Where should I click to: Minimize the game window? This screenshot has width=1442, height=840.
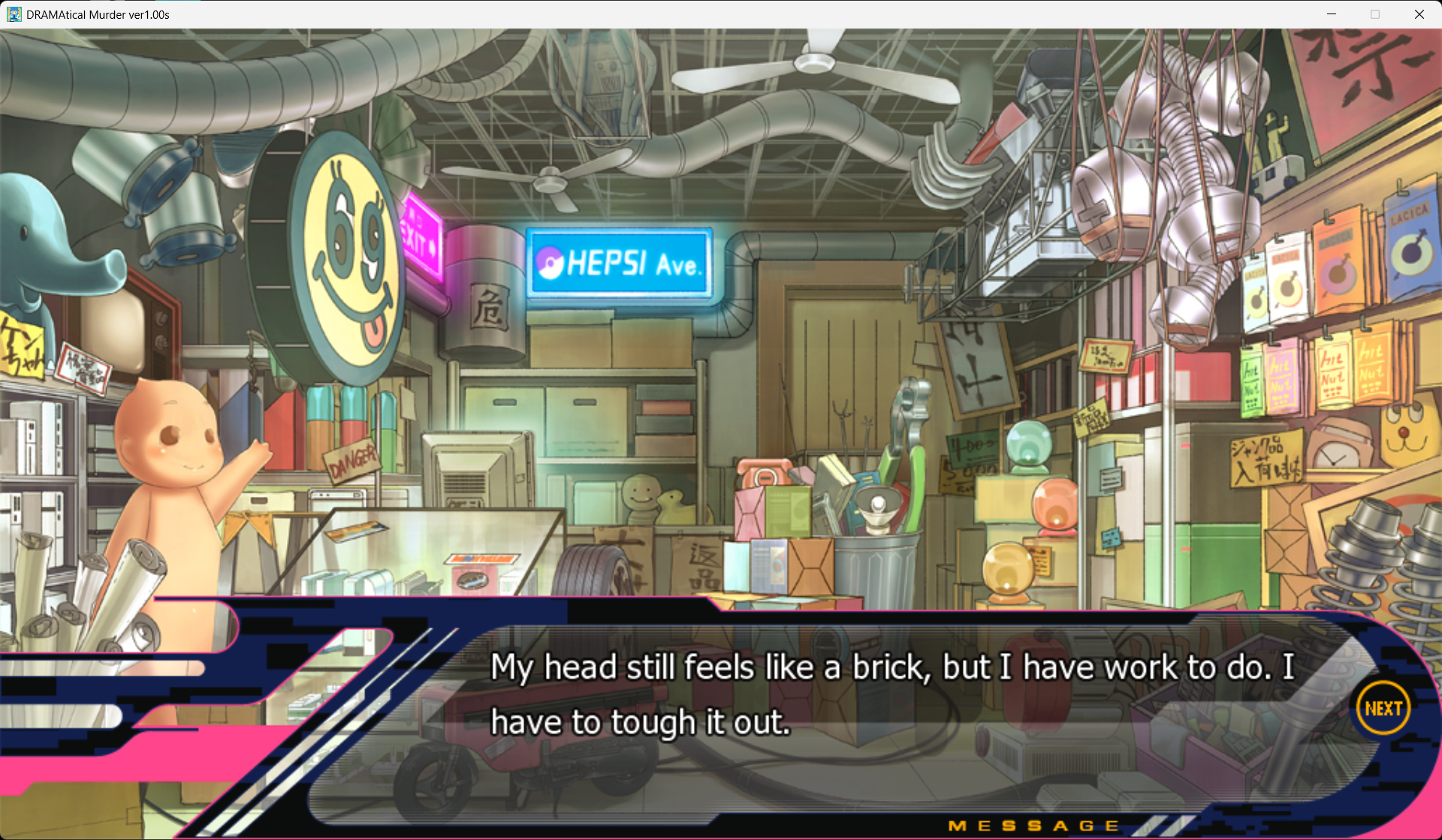(x=1331, y=14)
